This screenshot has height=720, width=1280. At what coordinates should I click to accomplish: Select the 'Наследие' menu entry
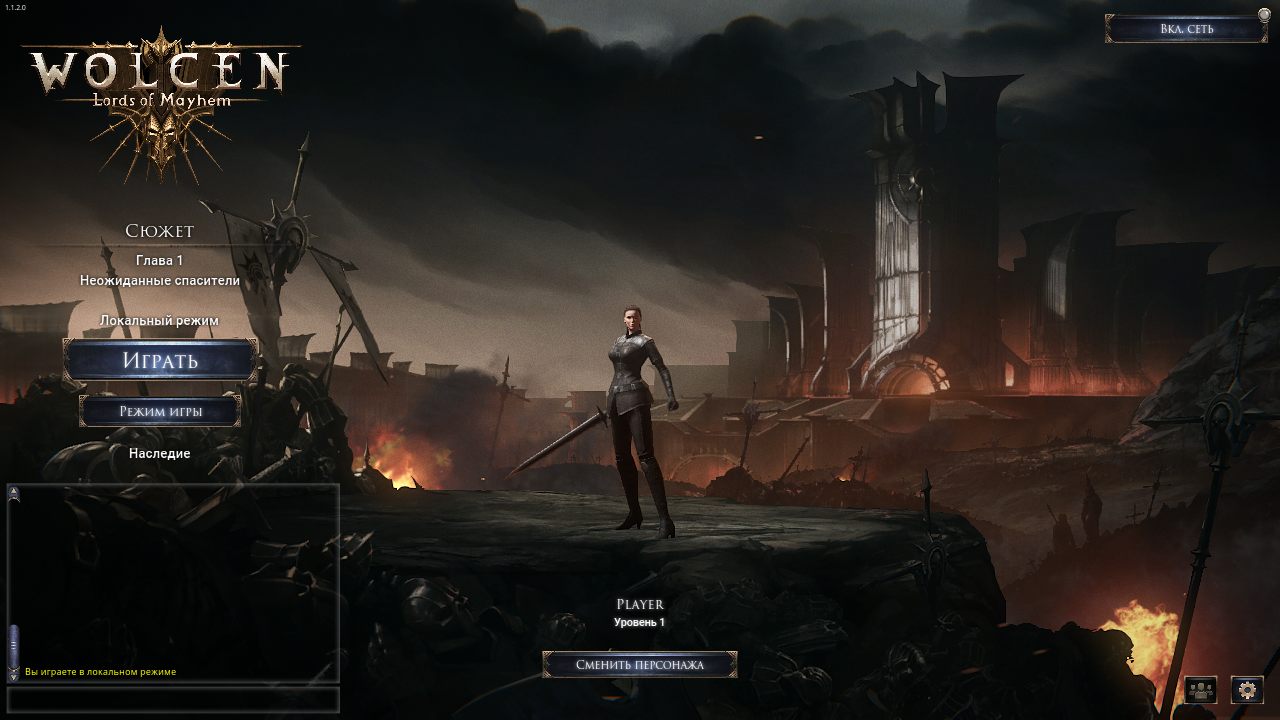pos(160,452)
